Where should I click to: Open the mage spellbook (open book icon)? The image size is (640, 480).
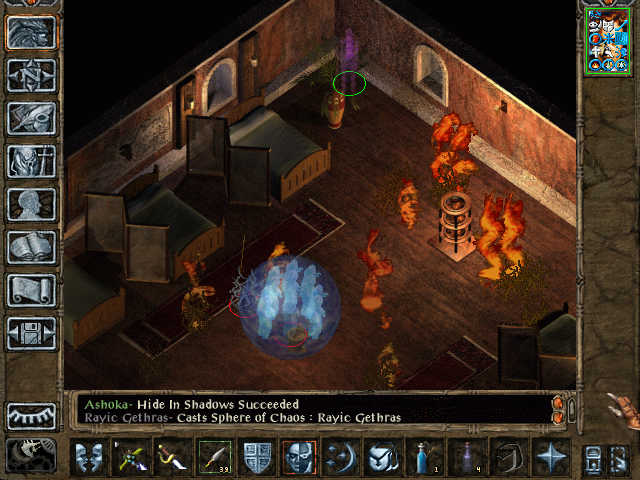(32, 247)
